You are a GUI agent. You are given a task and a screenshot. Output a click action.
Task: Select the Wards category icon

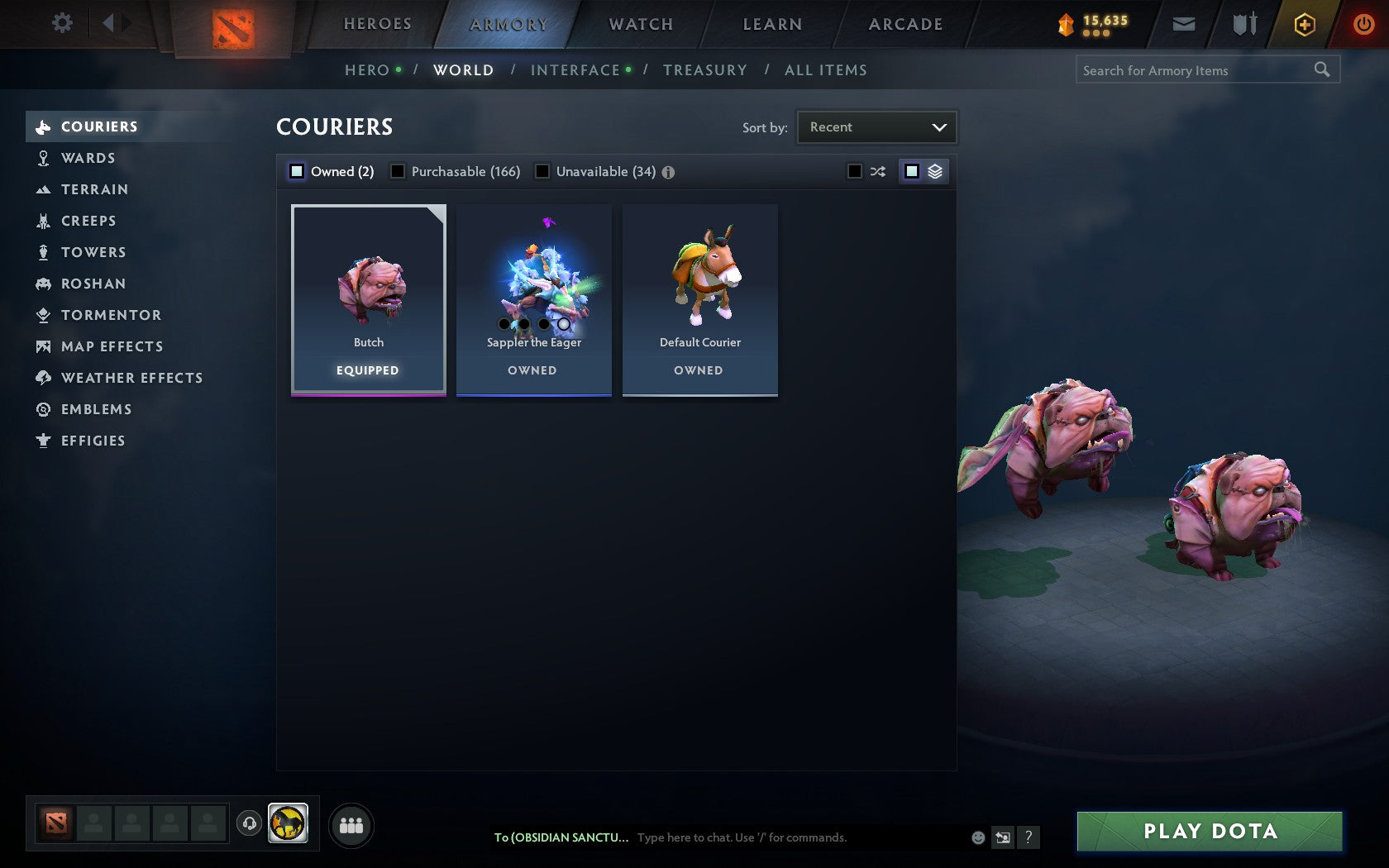pos(41,157)
